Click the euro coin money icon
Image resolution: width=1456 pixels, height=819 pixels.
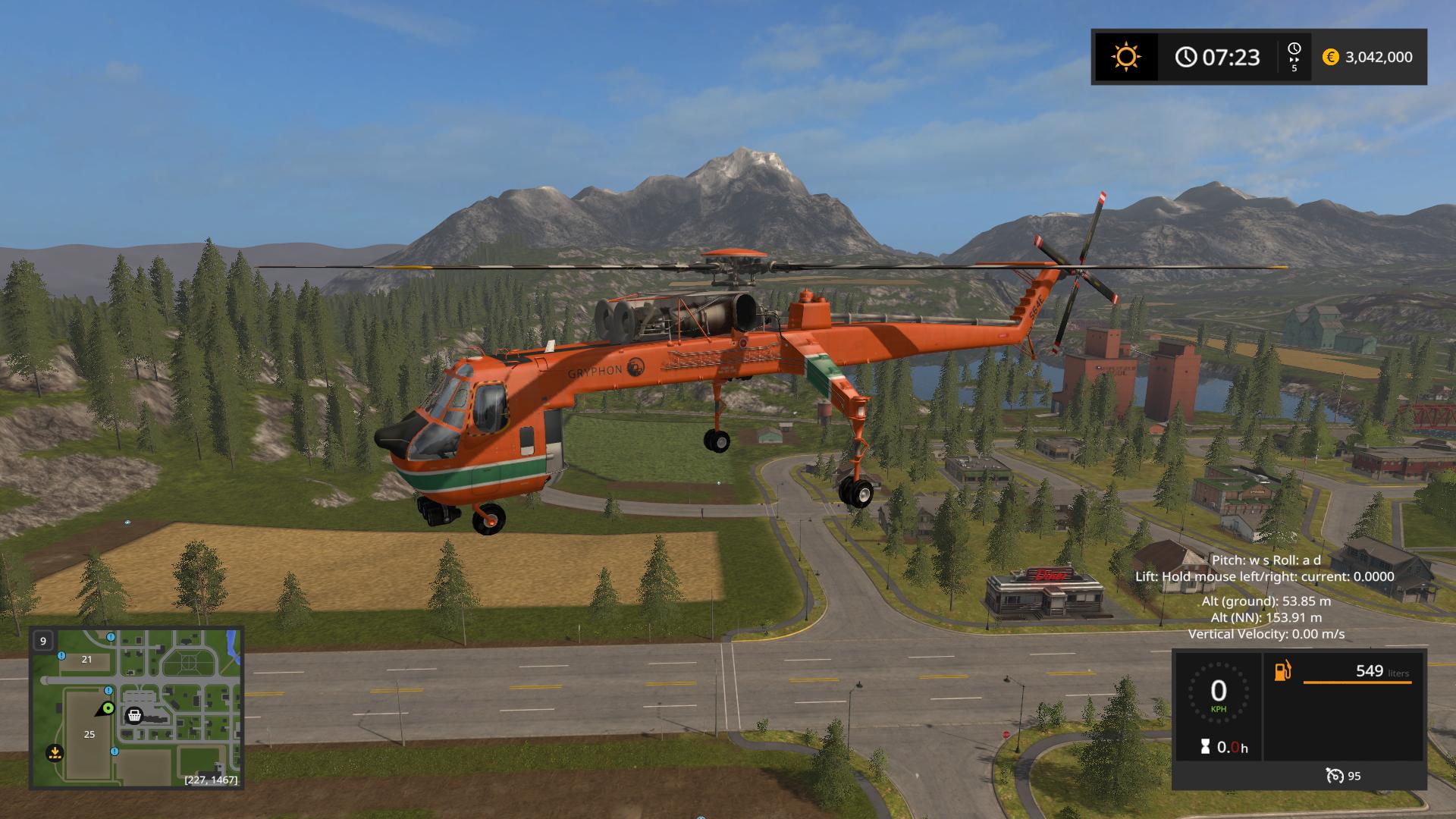pos(1330,57)
